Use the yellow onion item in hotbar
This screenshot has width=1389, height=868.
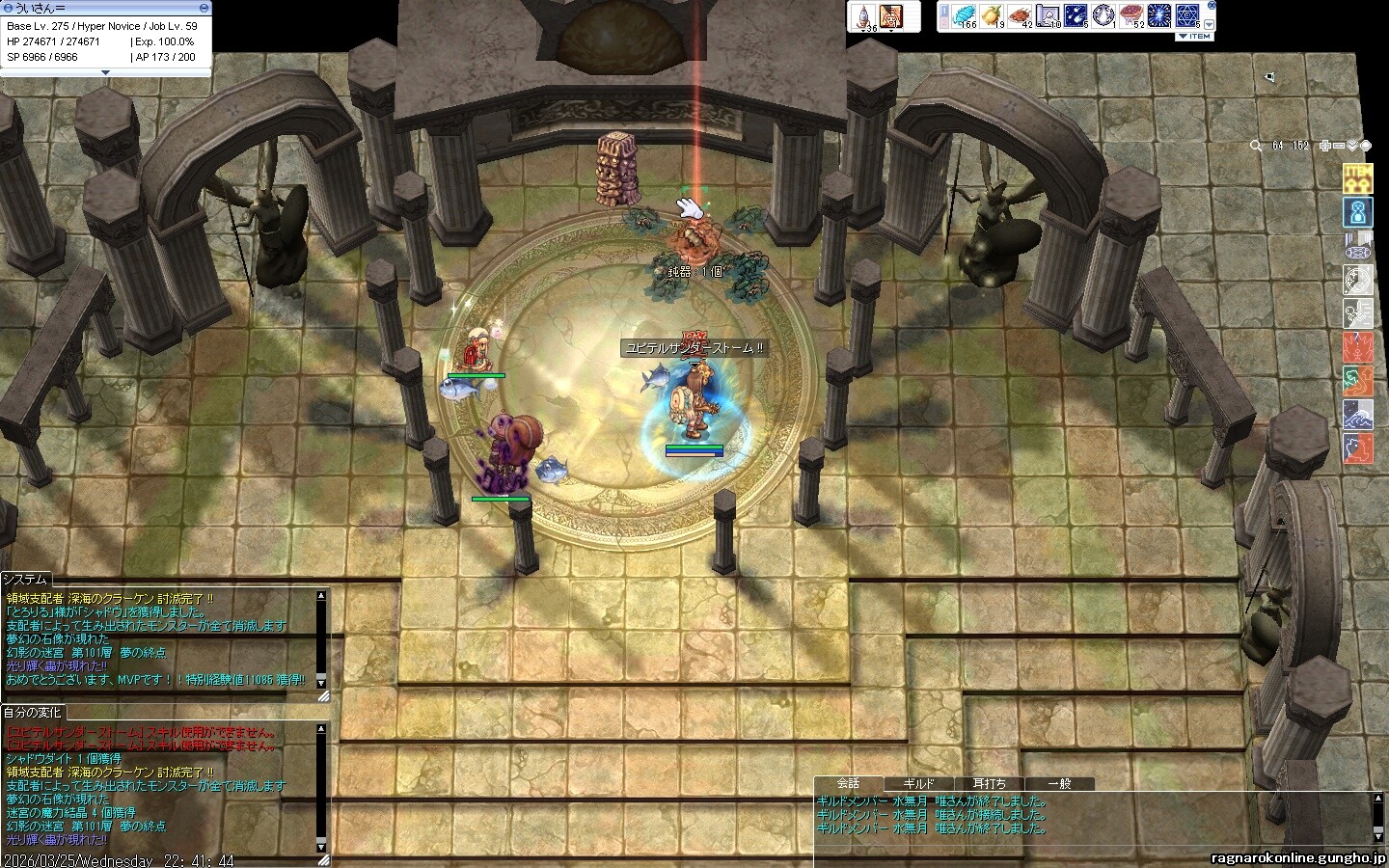[993, 15]
